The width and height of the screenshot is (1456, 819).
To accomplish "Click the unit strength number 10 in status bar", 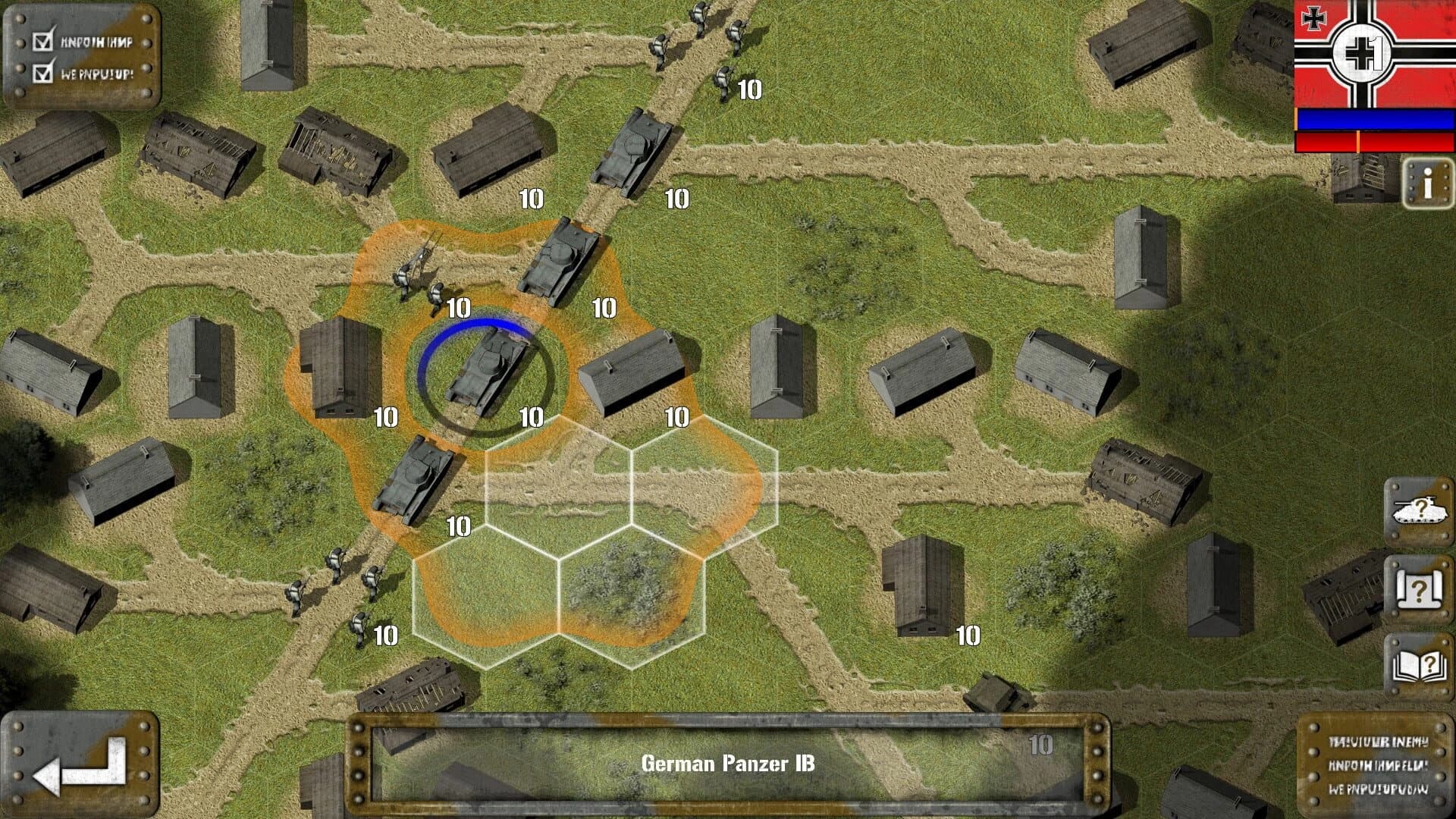I will tap(1040, 745).
